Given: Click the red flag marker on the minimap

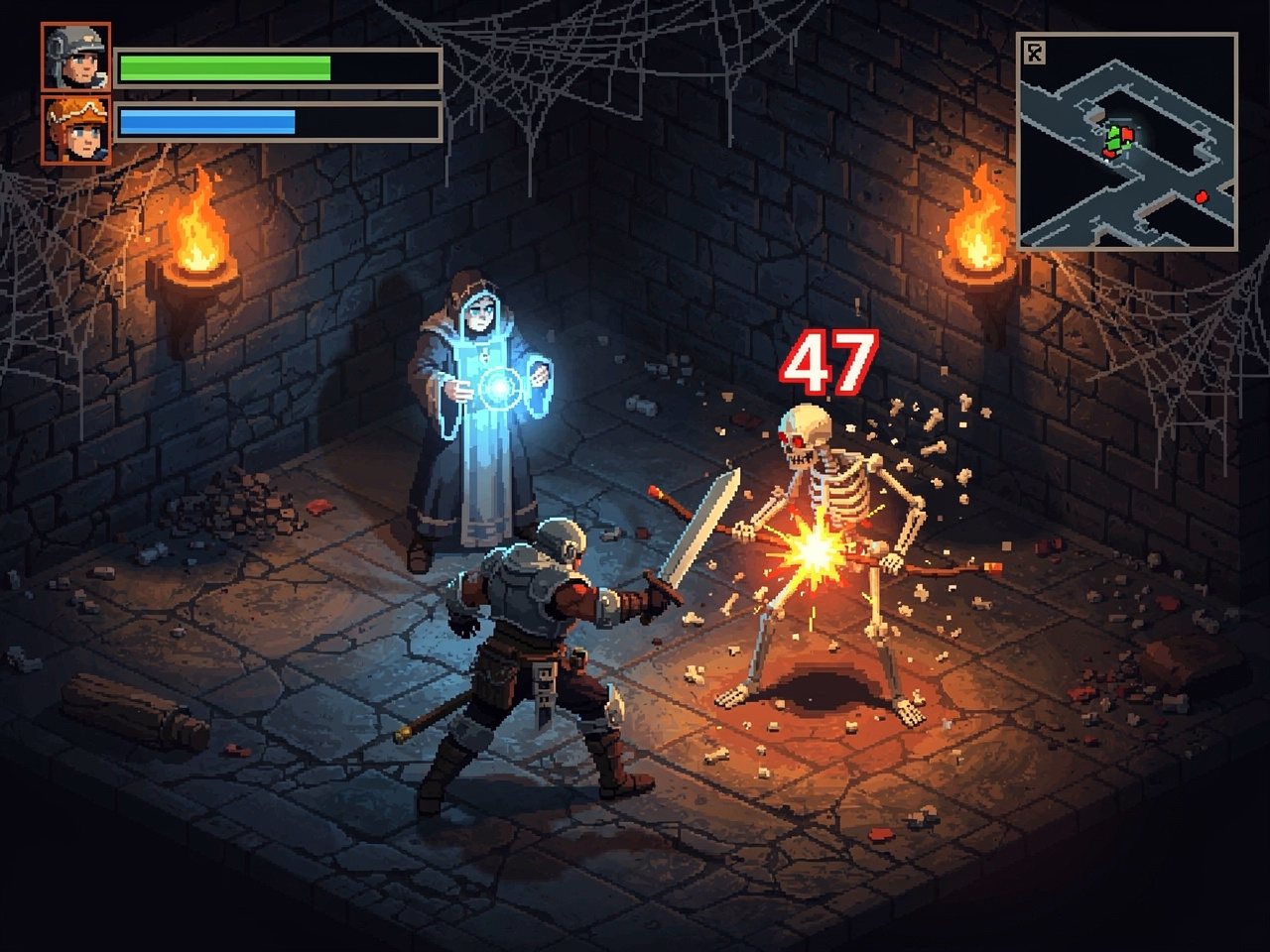Looking at the screenshot, I should (1127, 133).
